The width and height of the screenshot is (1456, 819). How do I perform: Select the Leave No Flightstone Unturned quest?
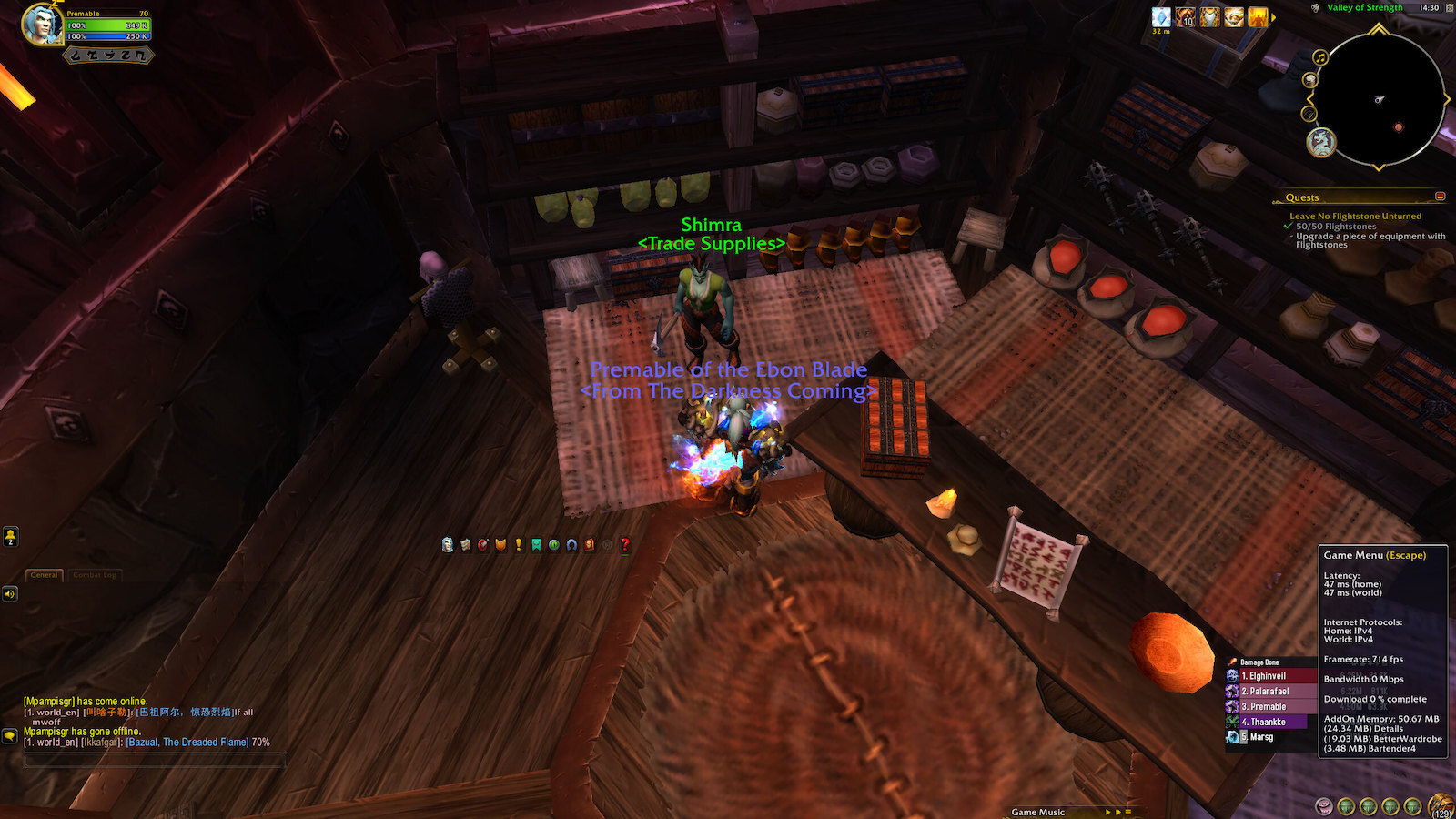click(x=1355, y=217)
